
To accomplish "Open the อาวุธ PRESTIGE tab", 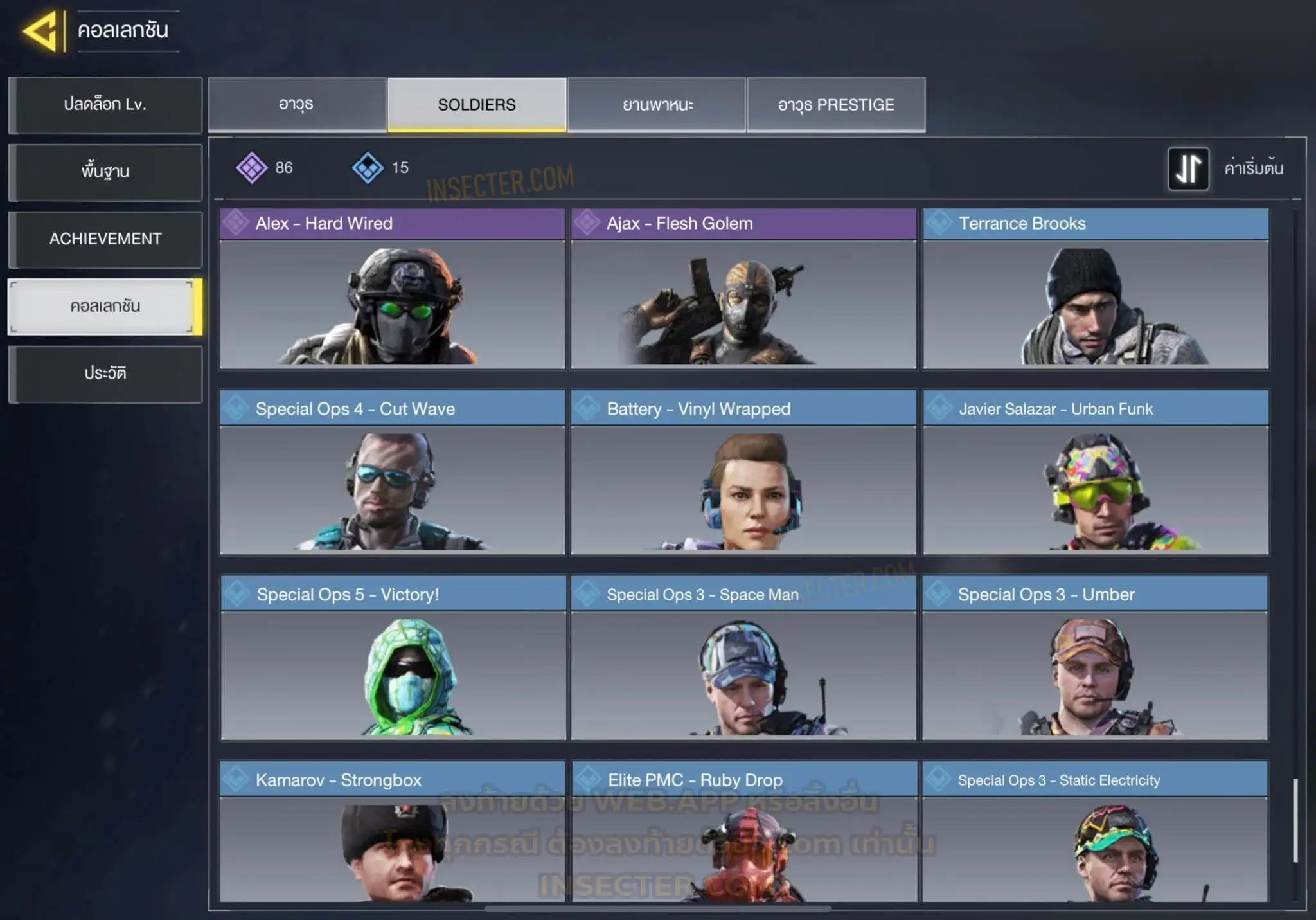I will tap(836, 105).
